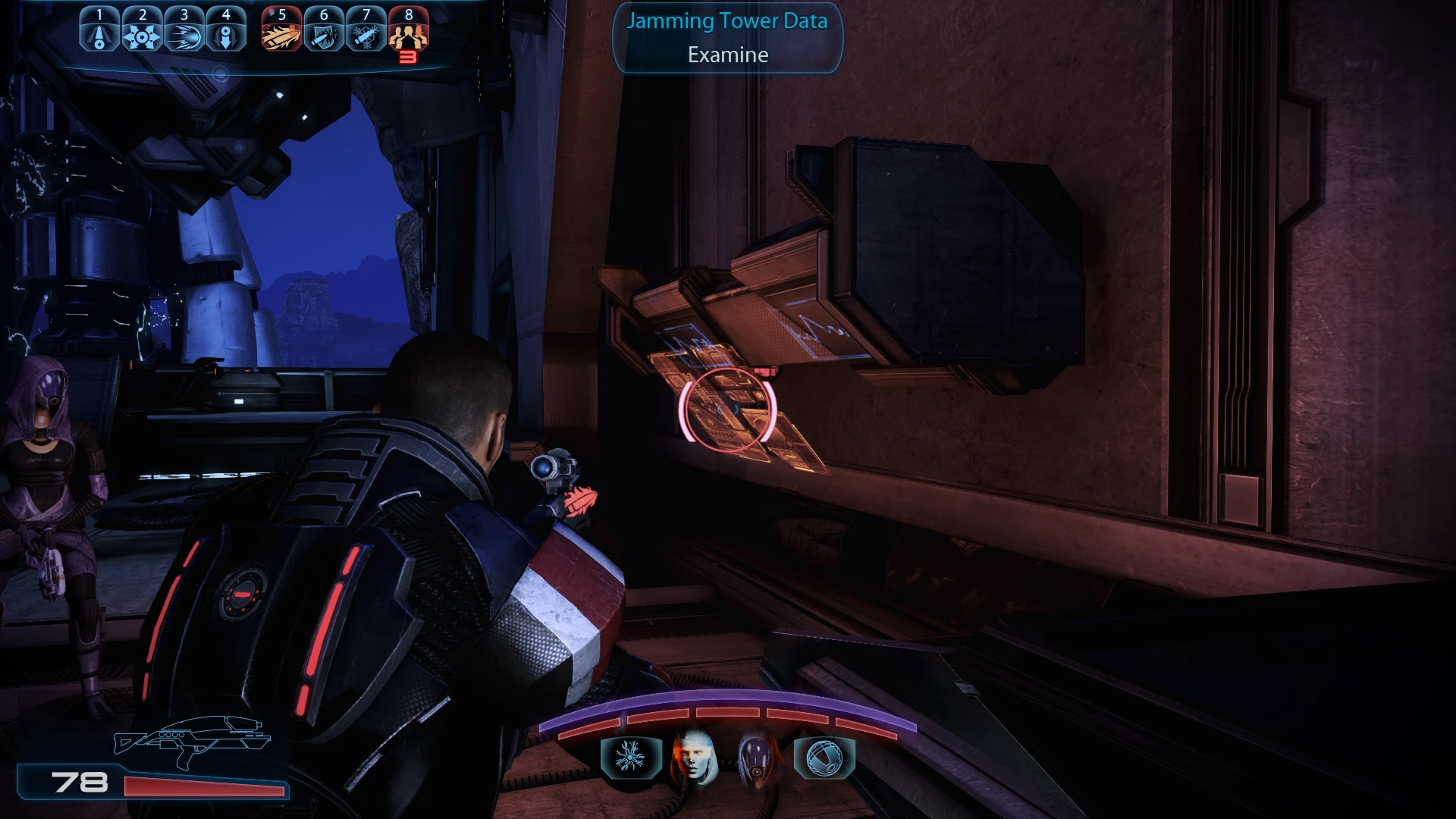Click the Examine label
The image size is (1456, 819).
tap(726, 55)
